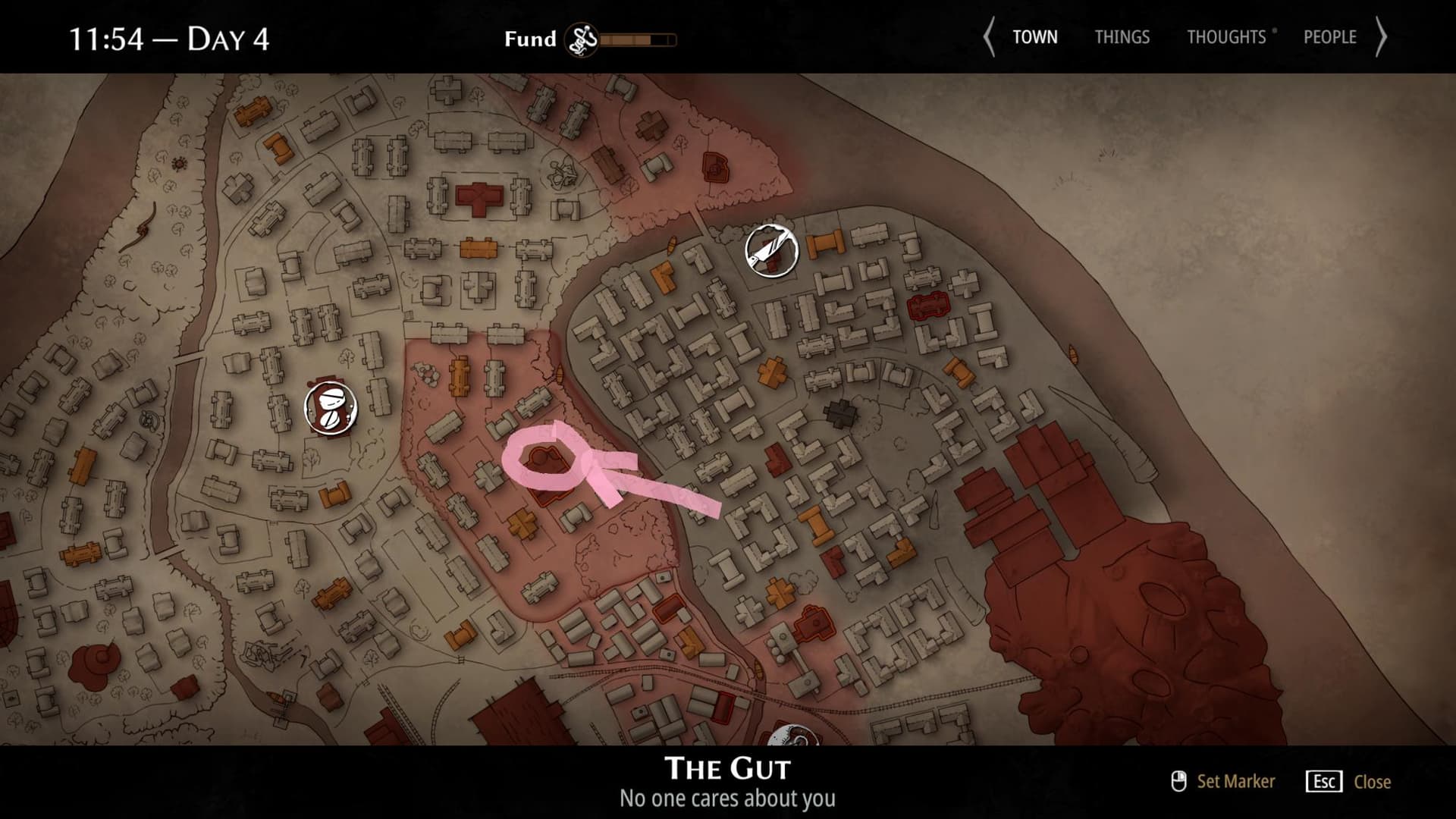Show the People tab

point(1329,37)
